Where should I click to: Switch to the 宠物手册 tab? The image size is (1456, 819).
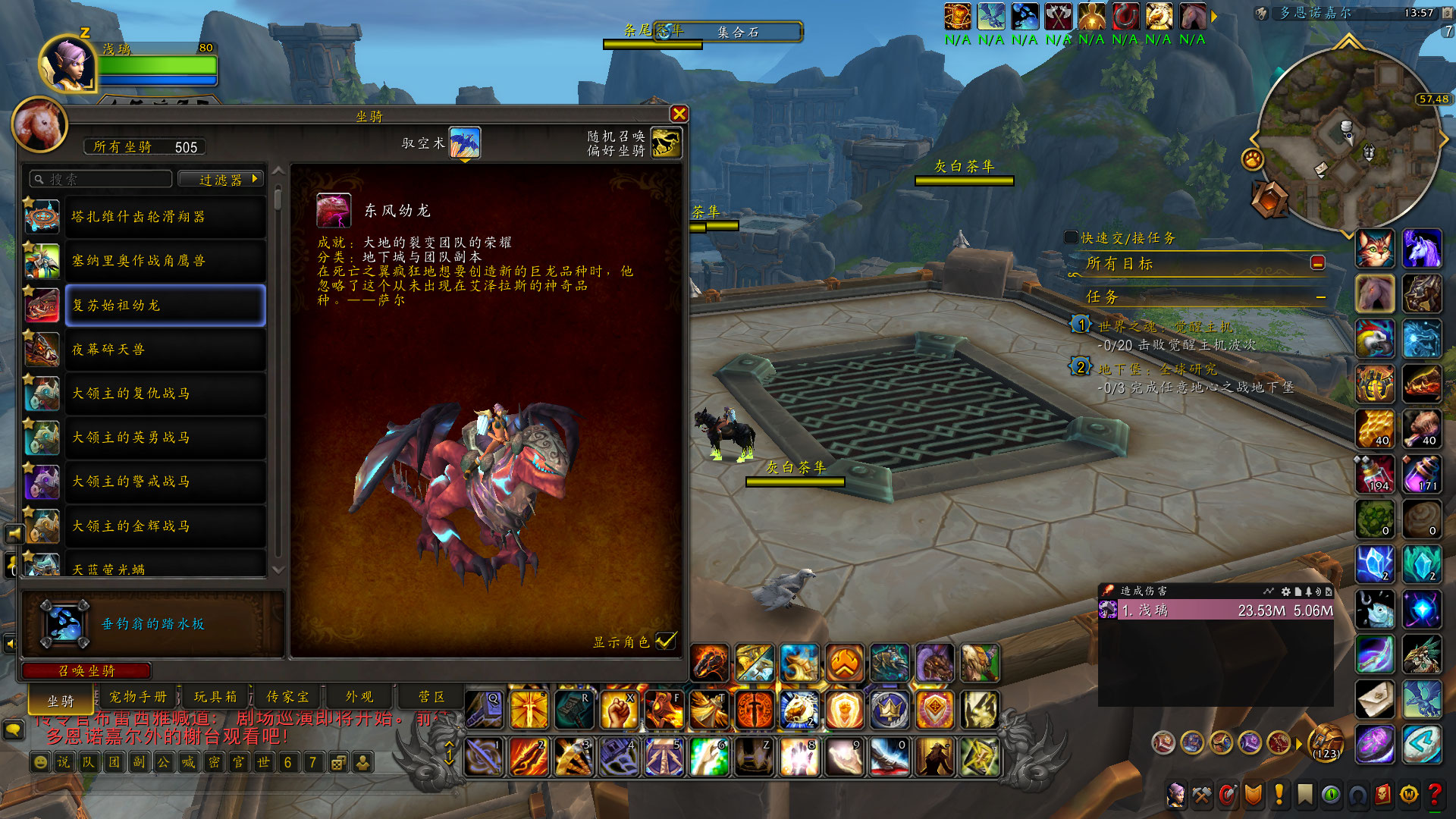137,697
